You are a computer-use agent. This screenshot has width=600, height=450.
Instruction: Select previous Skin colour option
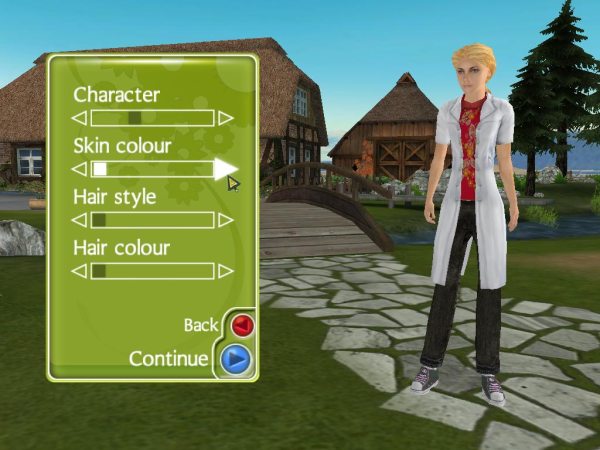tap(80, 169)
